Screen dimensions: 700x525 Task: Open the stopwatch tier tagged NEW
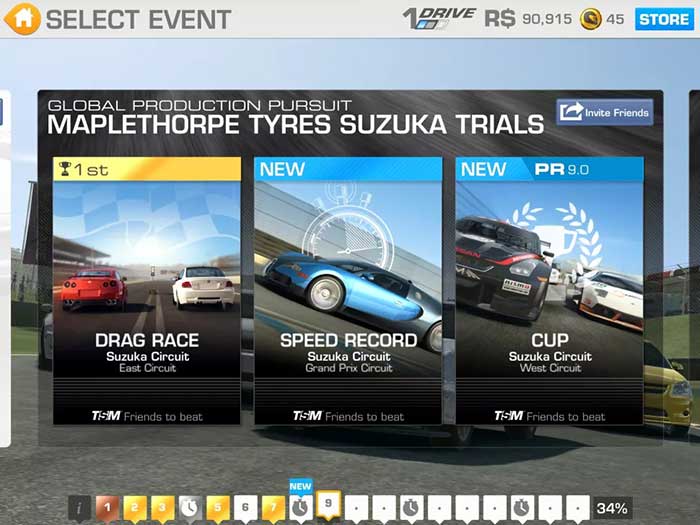pos(300,507)
